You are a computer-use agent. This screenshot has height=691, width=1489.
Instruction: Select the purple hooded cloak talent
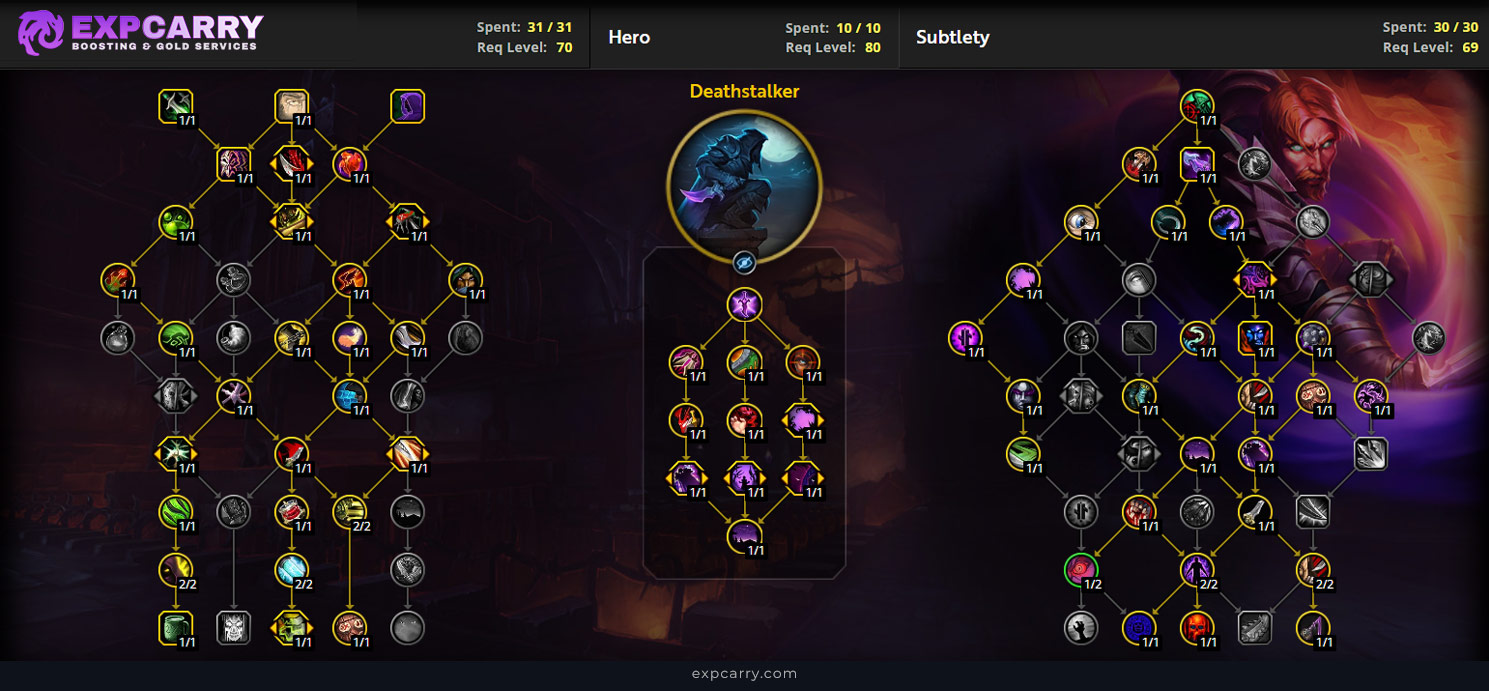tap(407, 105)
